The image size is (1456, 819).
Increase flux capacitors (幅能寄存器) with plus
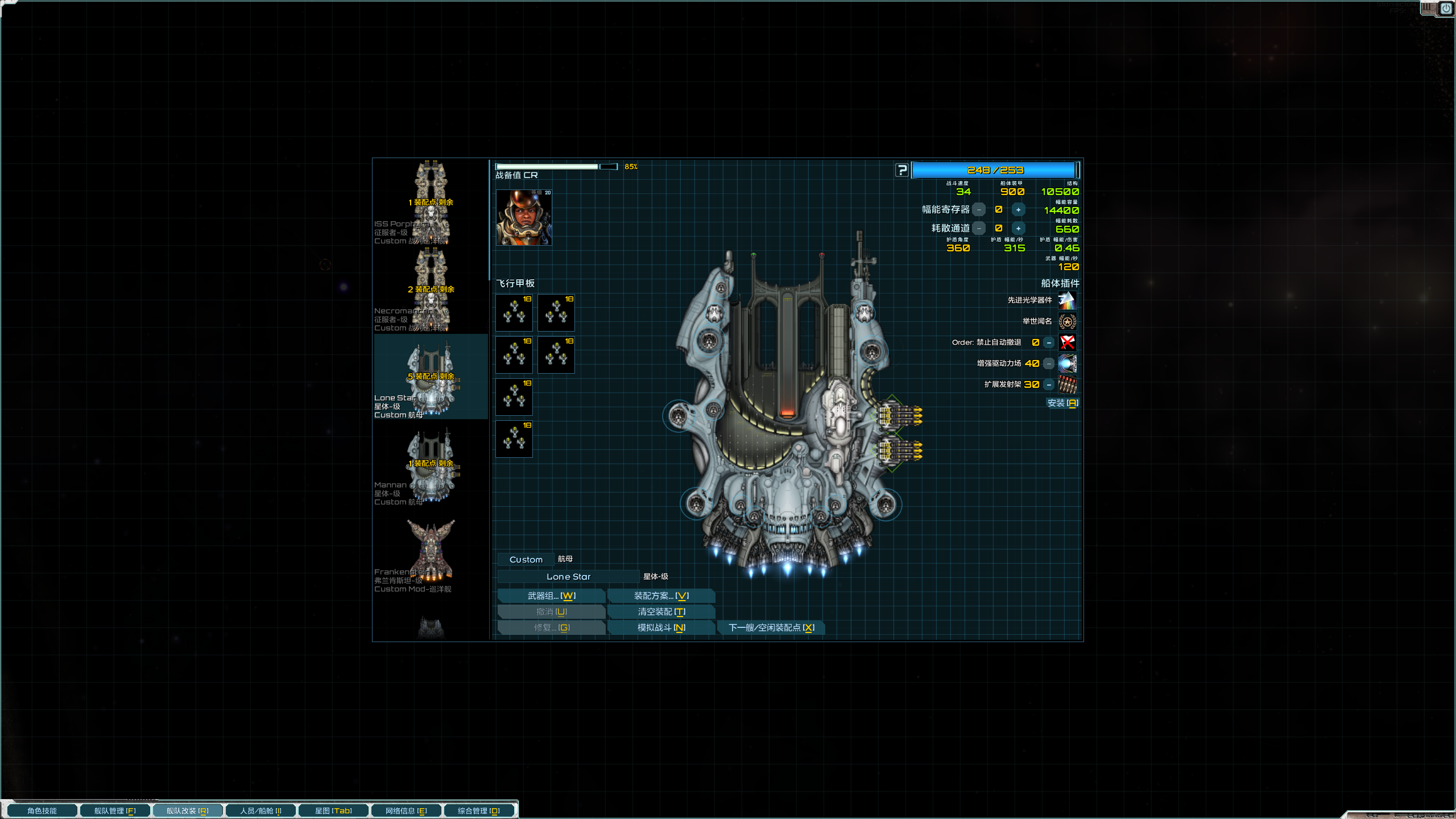point(1018,210)
